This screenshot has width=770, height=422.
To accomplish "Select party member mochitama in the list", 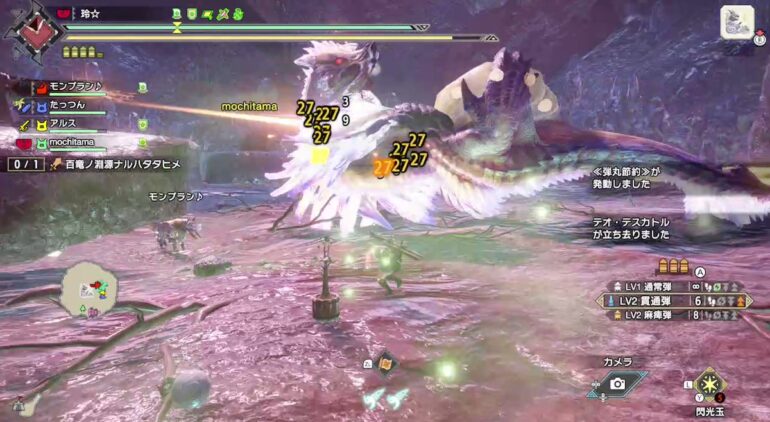I will coord(76,143).
